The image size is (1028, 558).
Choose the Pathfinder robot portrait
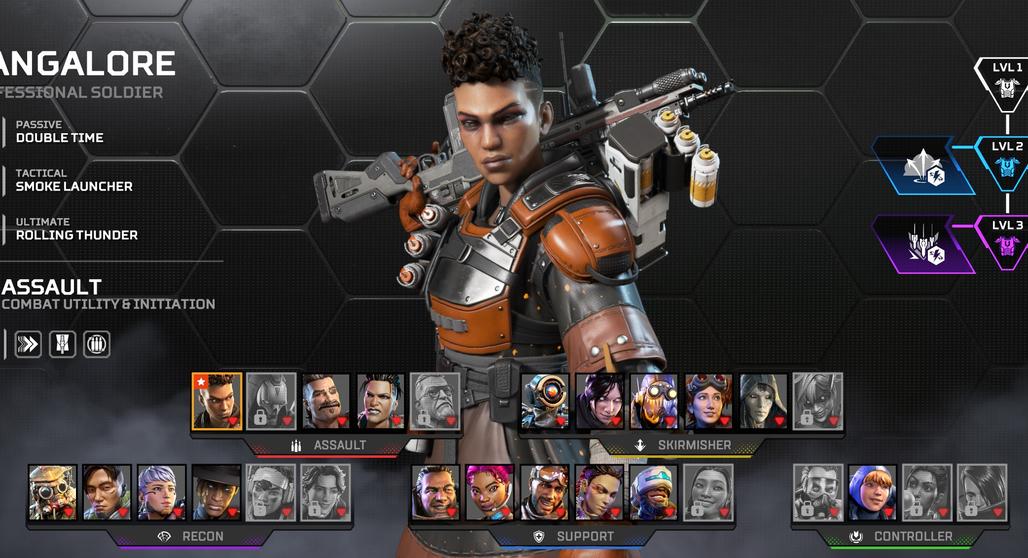point(544,401)
